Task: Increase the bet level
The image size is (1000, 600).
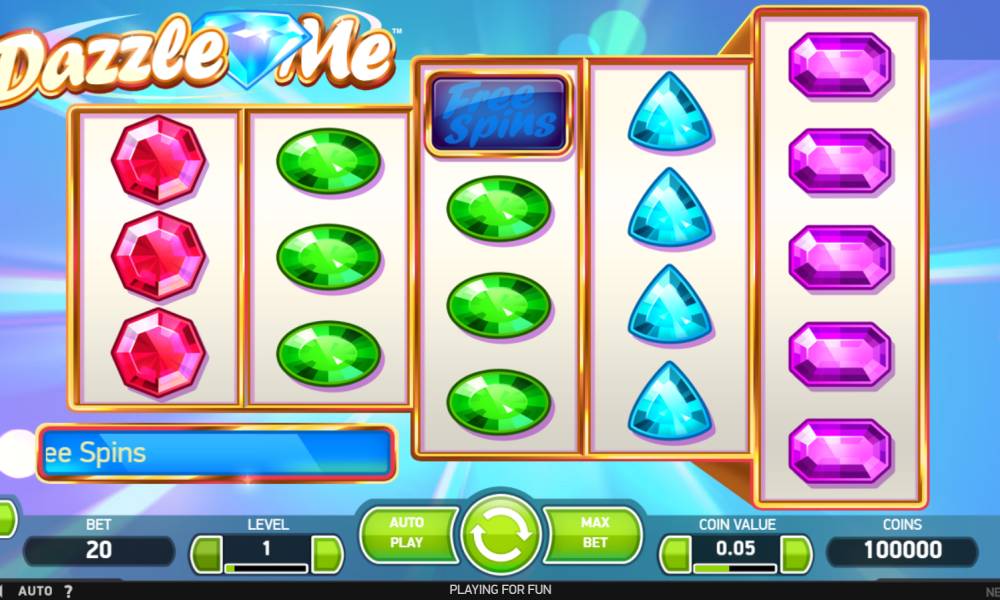Action: pyautogui.click(x=327, y=553)
